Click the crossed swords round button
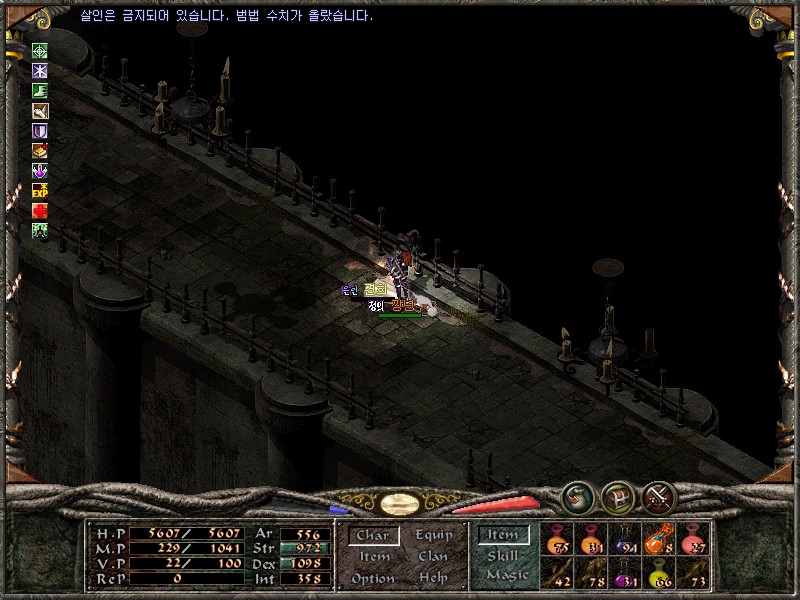 659,496
